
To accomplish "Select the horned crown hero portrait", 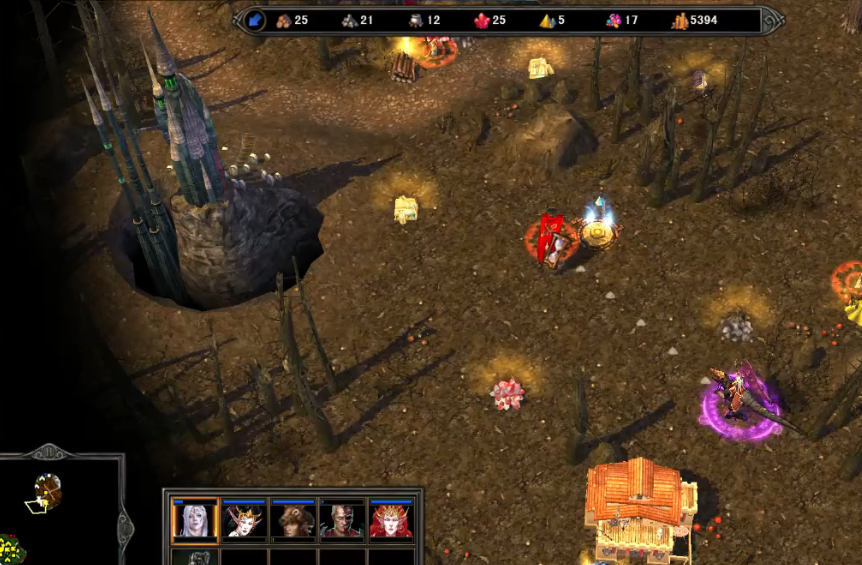I will [x=243, y=520].
